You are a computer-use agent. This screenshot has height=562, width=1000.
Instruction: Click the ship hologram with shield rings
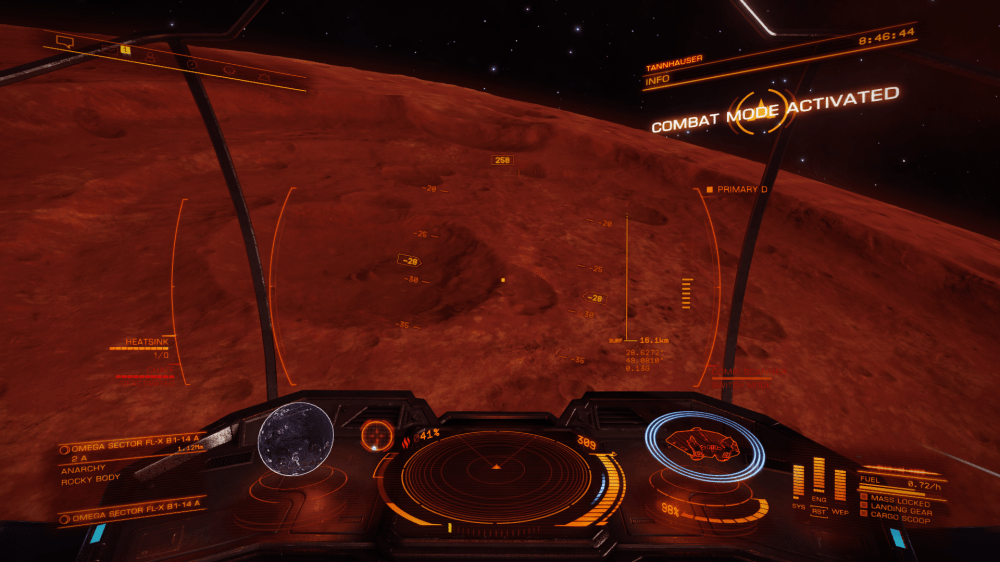704,444
